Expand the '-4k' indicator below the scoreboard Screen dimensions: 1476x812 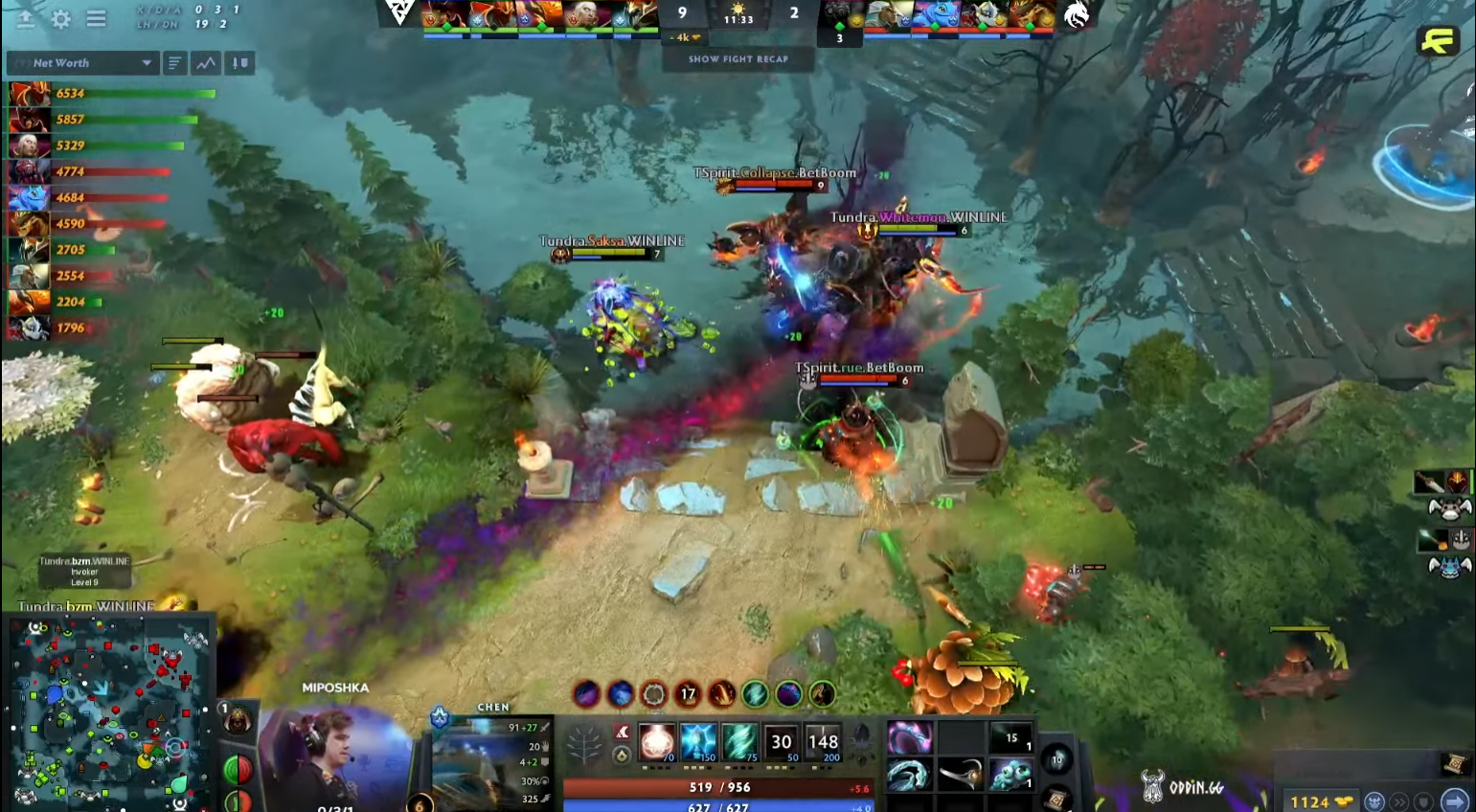682,38
